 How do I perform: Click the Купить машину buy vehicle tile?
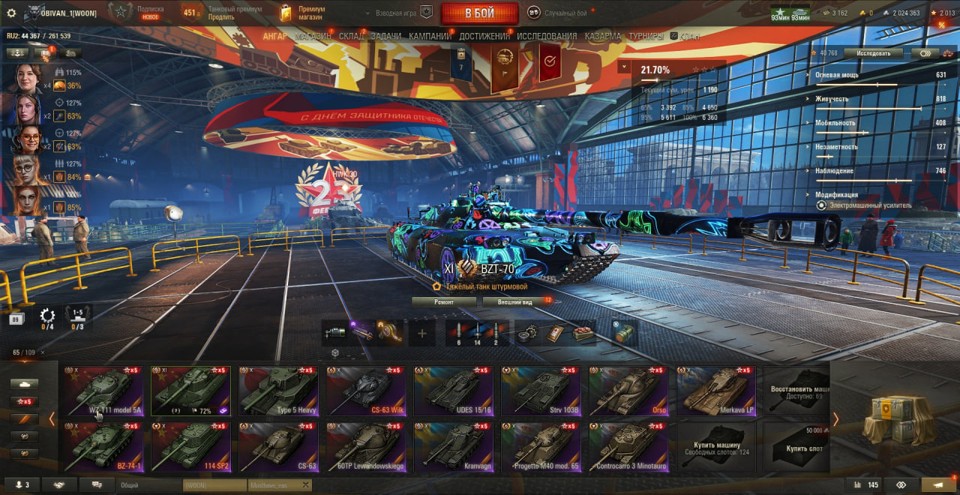pos(715,446)
